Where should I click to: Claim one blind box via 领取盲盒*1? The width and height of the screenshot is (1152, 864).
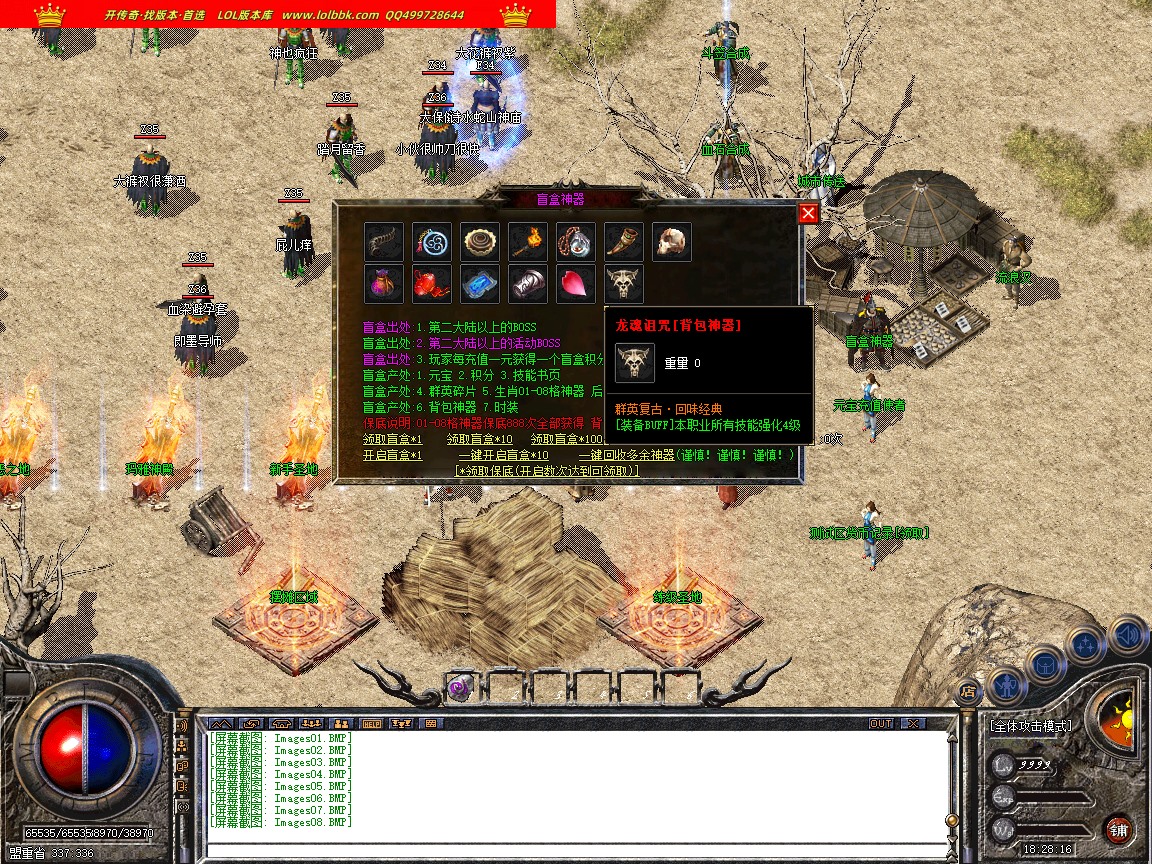coord(392,439)
